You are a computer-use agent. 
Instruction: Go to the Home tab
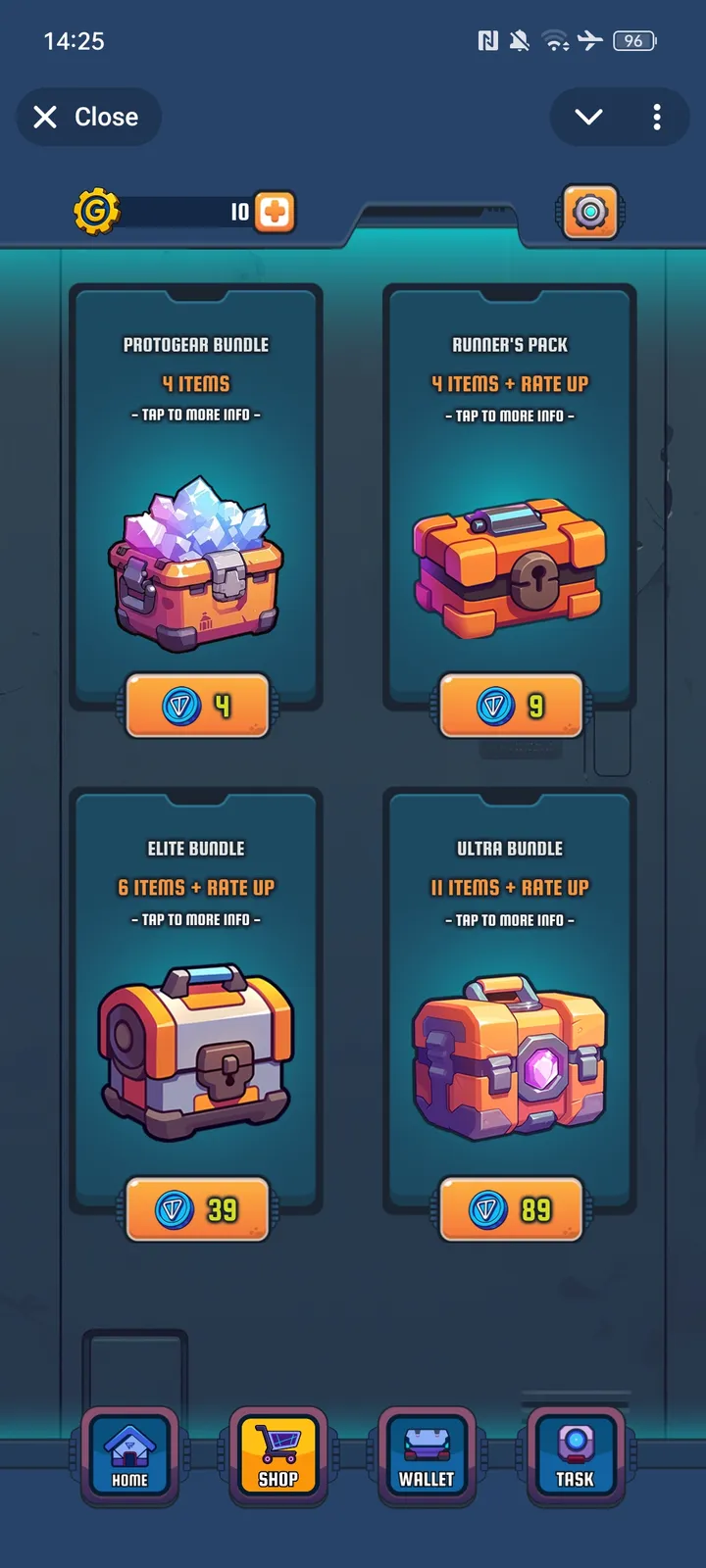129,1455
